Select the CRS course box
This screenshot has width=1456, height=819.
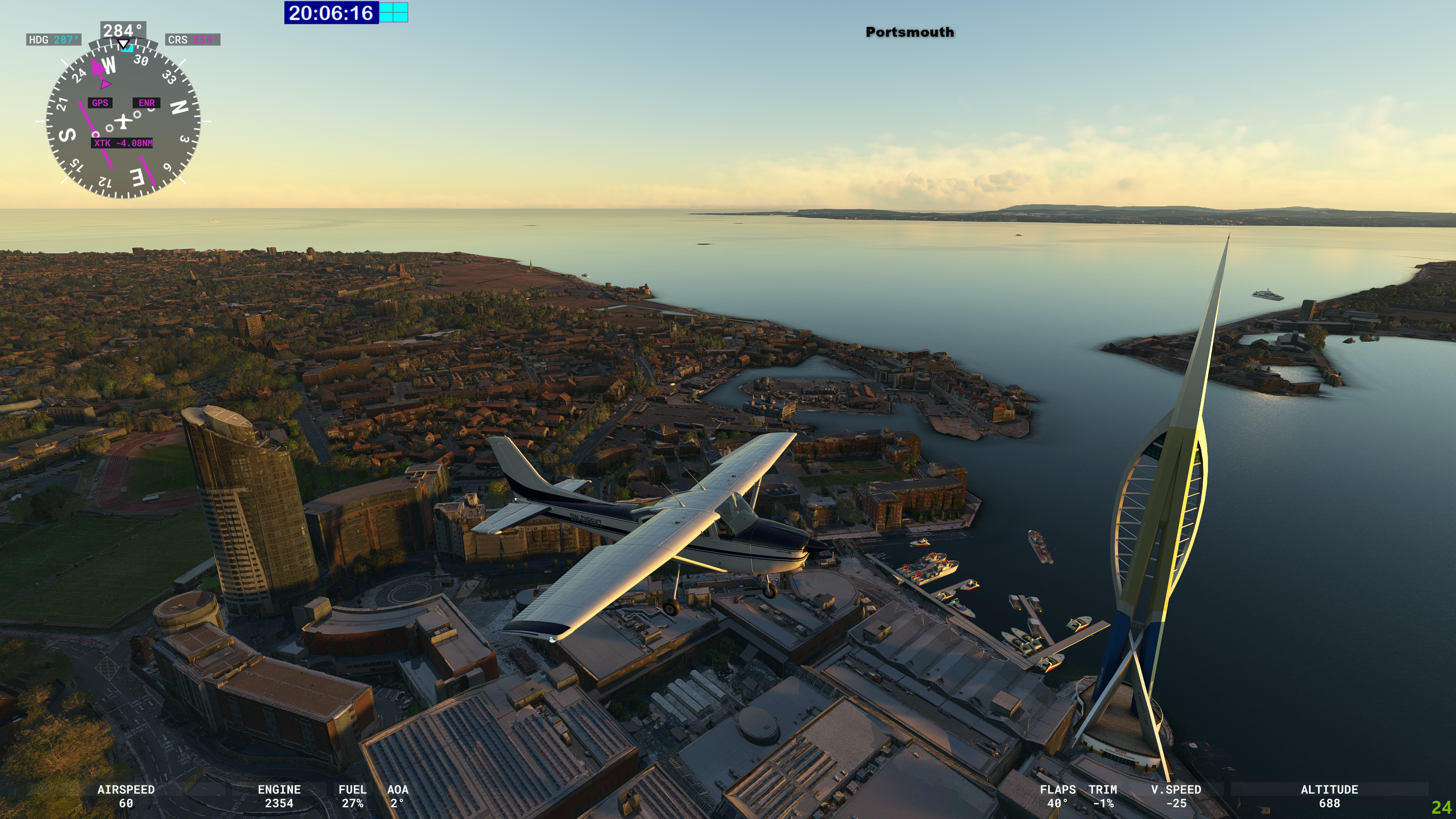(193, 39)
